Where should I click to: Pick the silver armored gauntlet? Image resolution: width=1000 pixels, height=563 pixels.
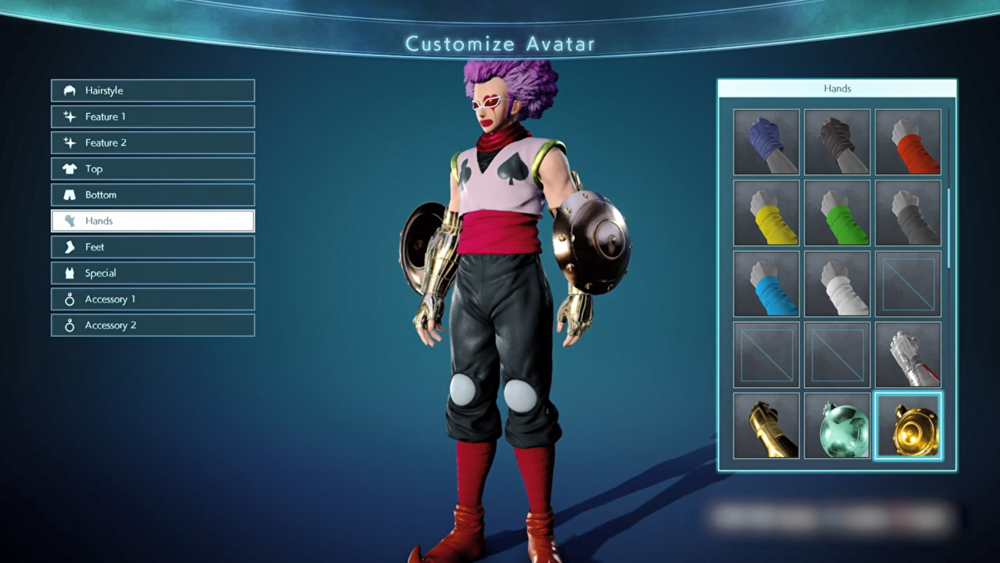point(908,355)
